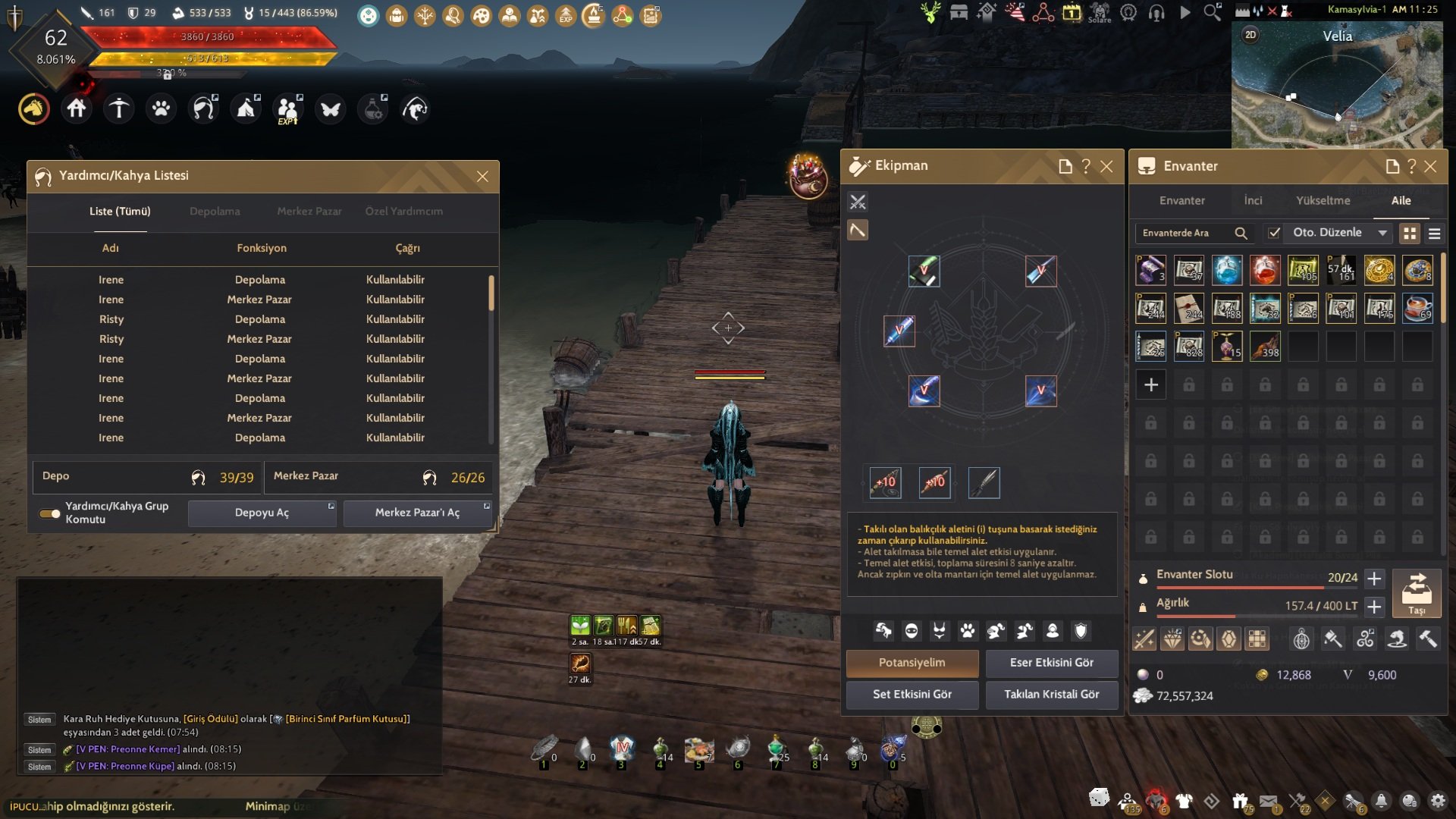The image size is (1456, 819).
Task: Click the plus next to Ağırlık weight bar
Action: click(x=1374, y=607)
